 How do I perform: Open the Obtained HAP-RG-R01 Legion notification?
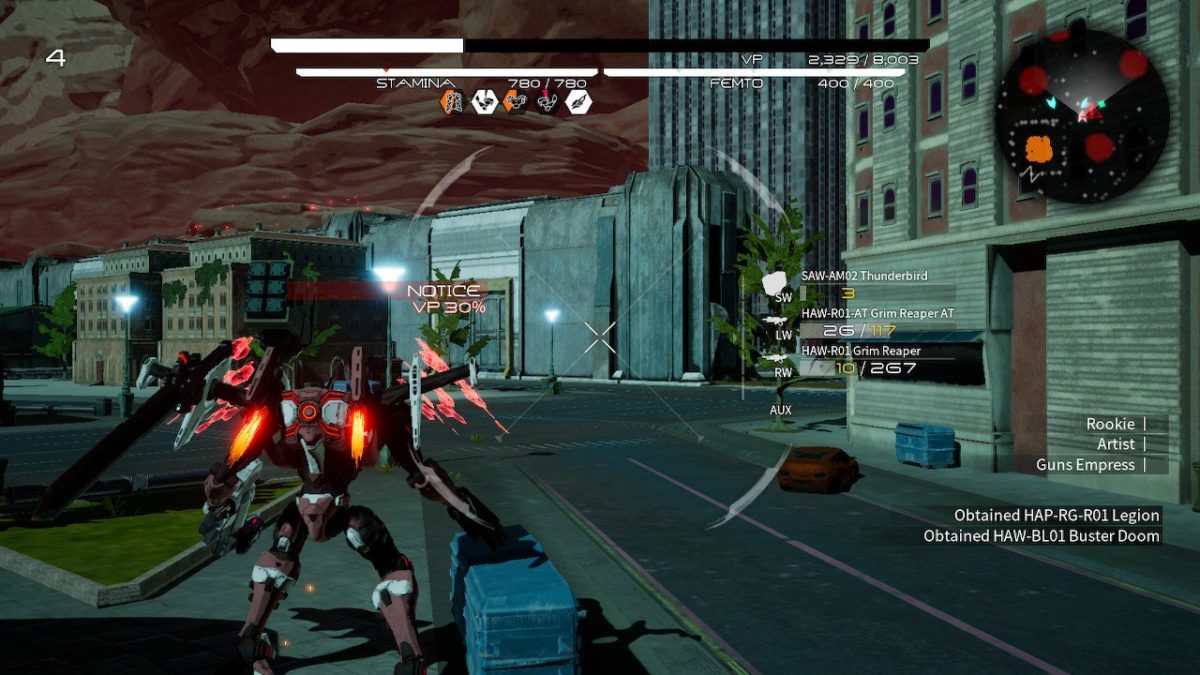(x=1056, y=516)
